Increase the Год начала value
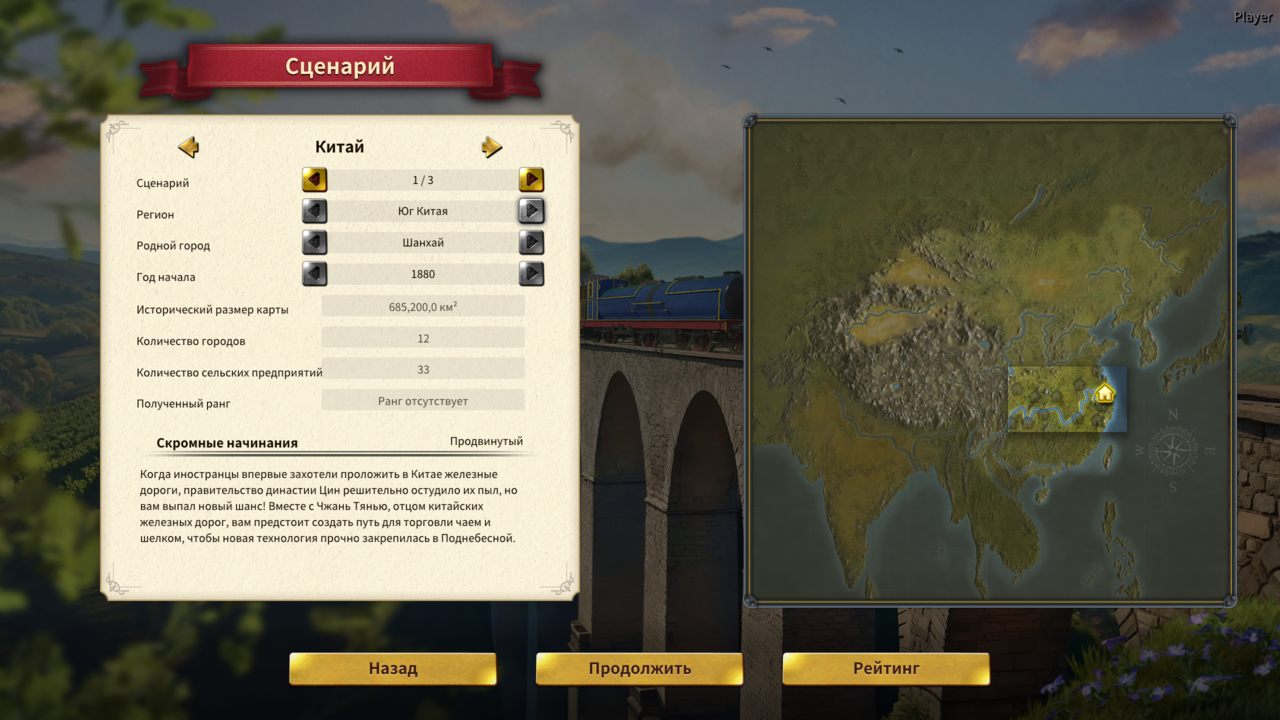Screen dimensions: 1280x720 point(531,274)
